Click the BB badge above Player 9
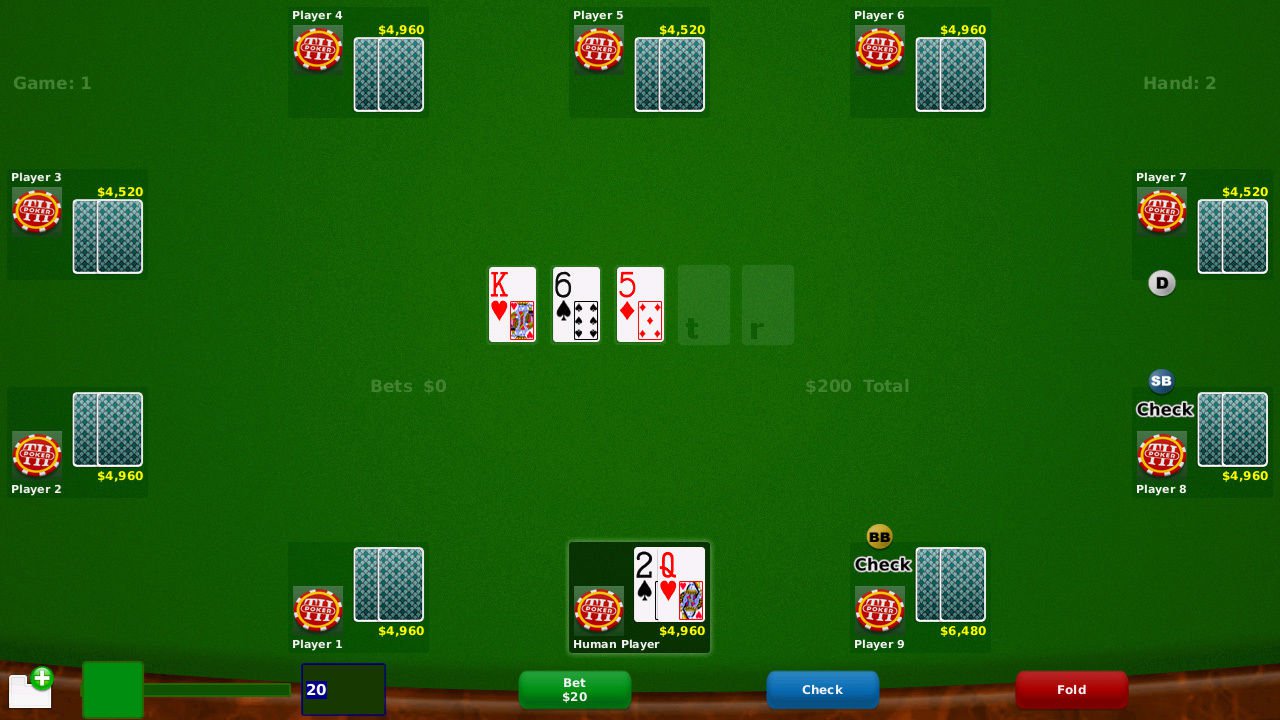 (x=880, y=536)
